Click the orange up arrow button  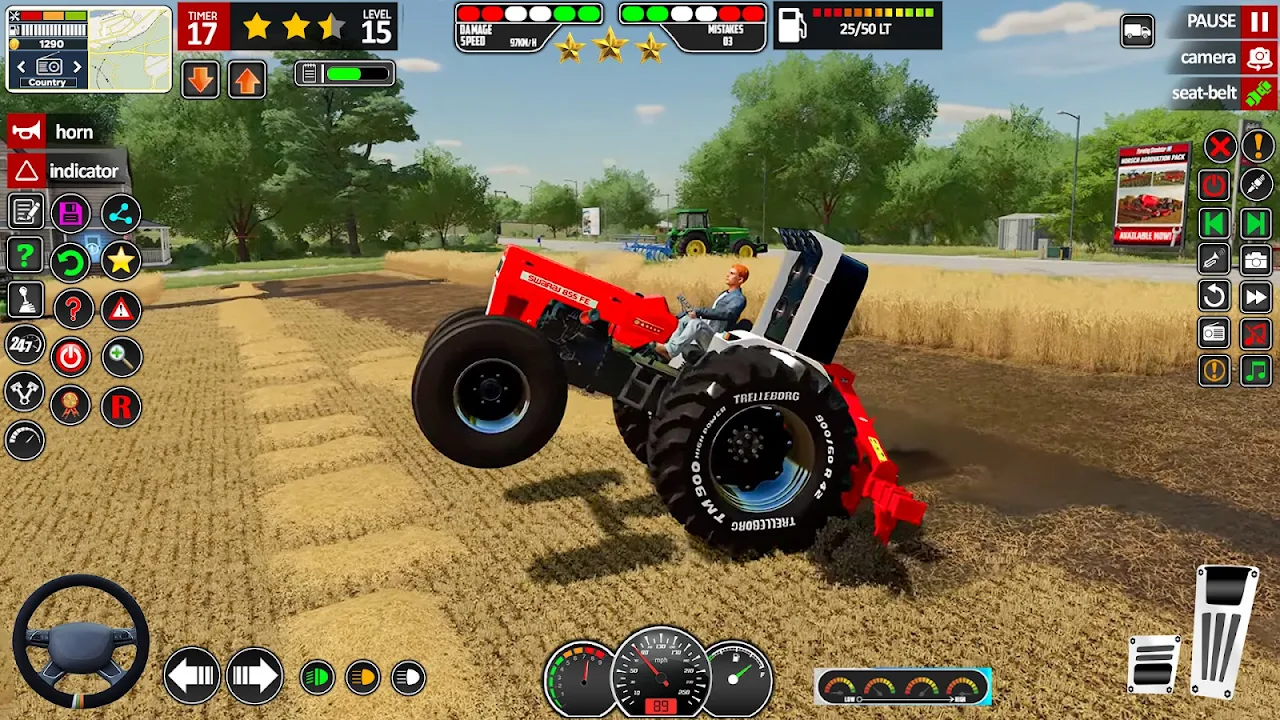coord(246,79)
